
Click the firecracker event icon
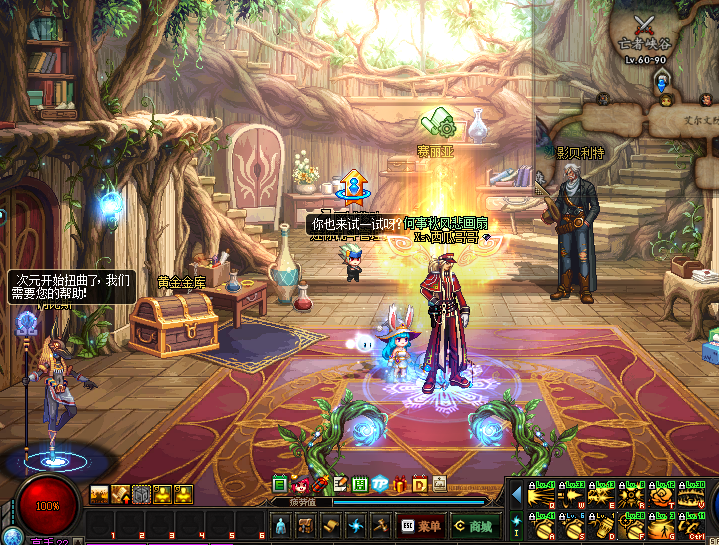[320, 484]
